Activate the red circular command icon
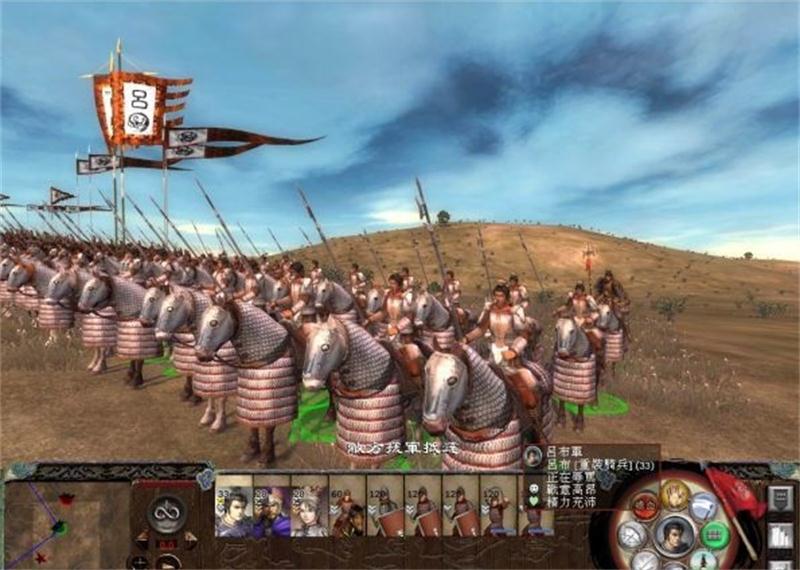Screen dimensions: 800x570 pyautogui.click(x=646, y=505)
